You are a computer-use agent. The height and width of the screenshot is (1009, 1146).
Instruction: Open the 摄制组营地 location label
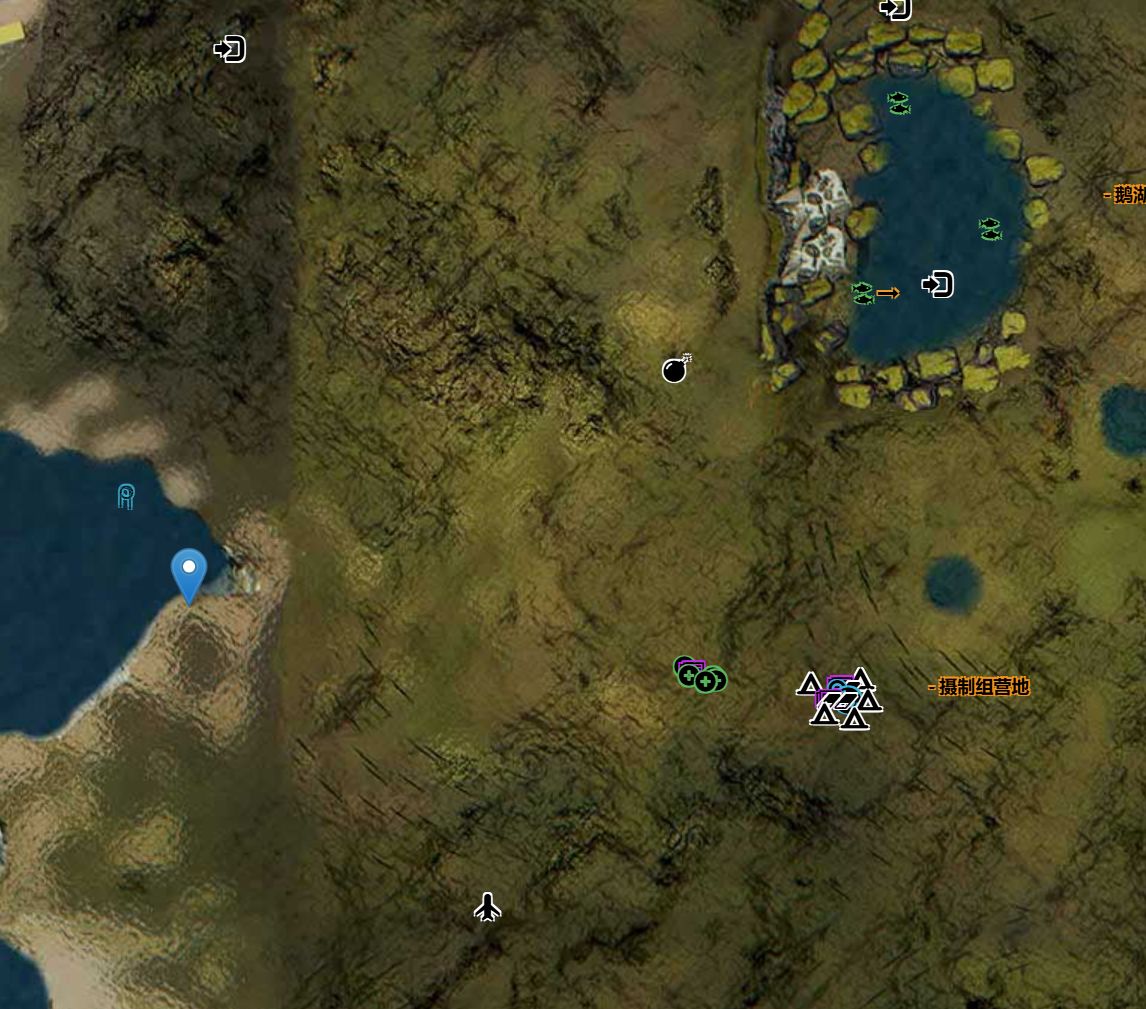pyautogui.click(x=979, y=687)
